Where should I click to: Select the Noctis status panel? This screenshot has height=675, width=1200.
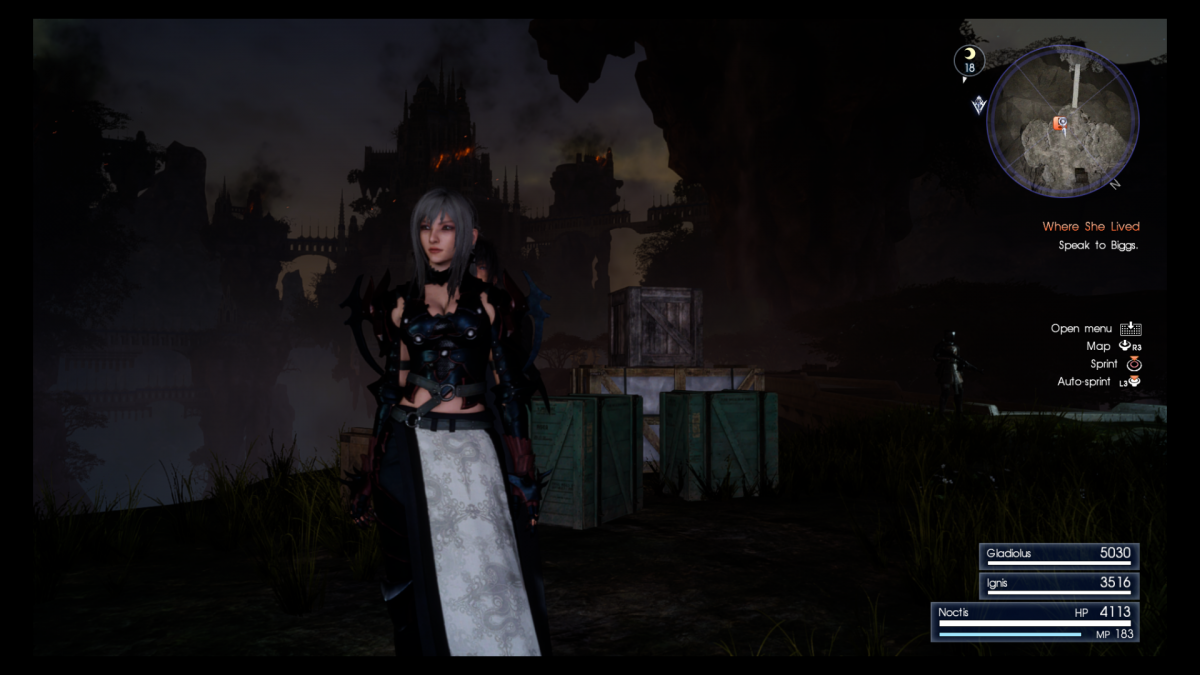tap(1036, 620)
